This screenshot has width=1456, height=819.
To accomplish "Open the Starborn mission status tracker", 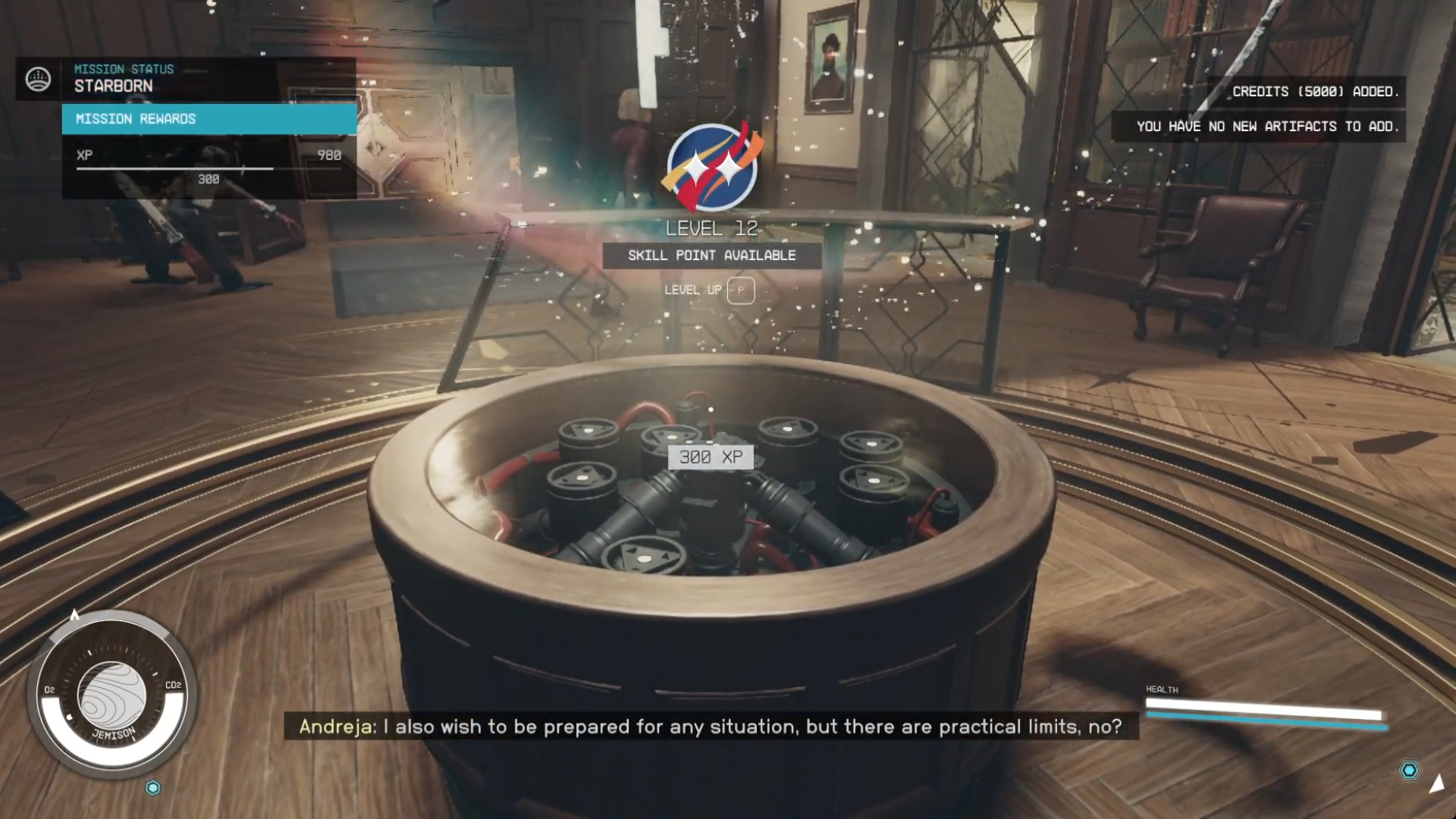I will pos(124,79).
